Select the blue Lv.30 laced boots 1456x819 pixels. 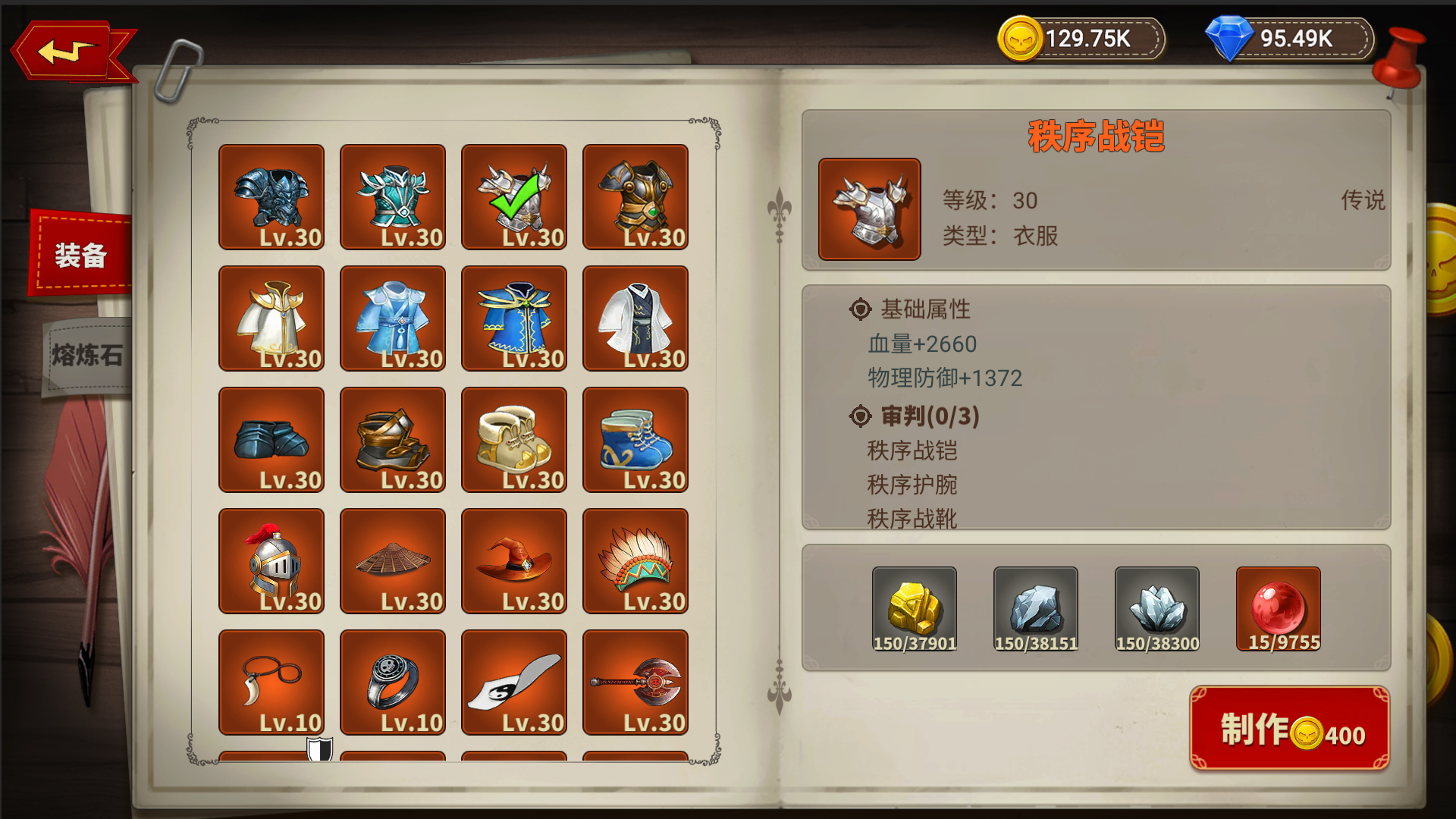635,440
